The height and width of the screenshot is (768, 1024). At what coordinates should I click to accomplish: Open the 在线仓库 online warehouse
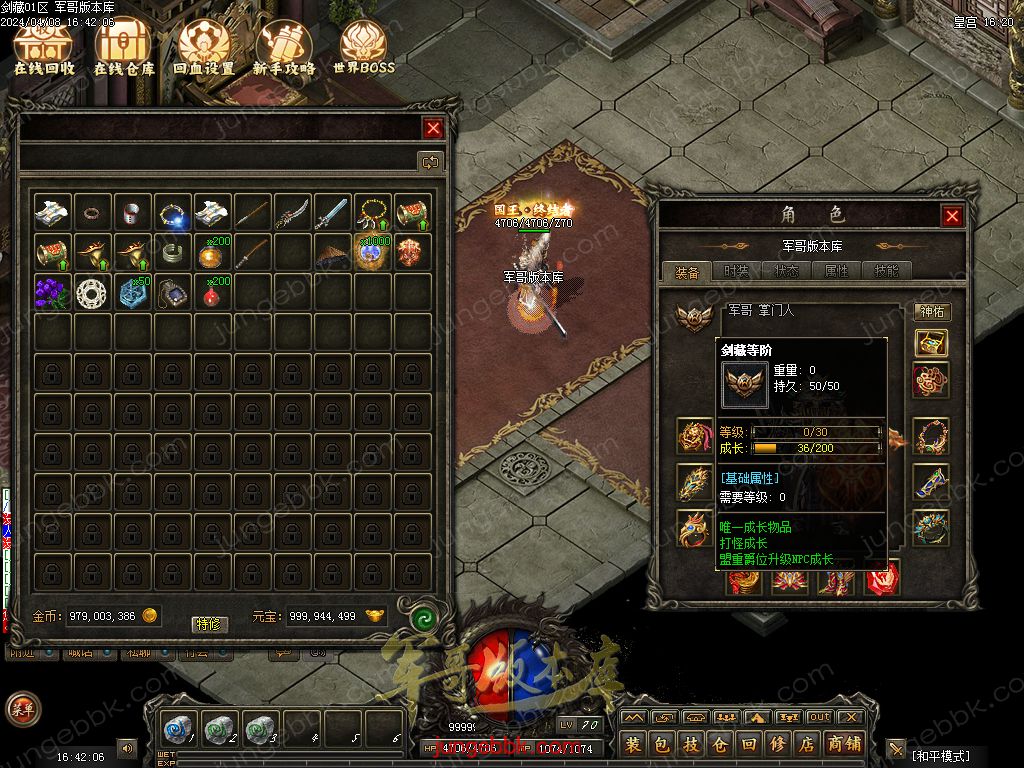pos(124,48)
